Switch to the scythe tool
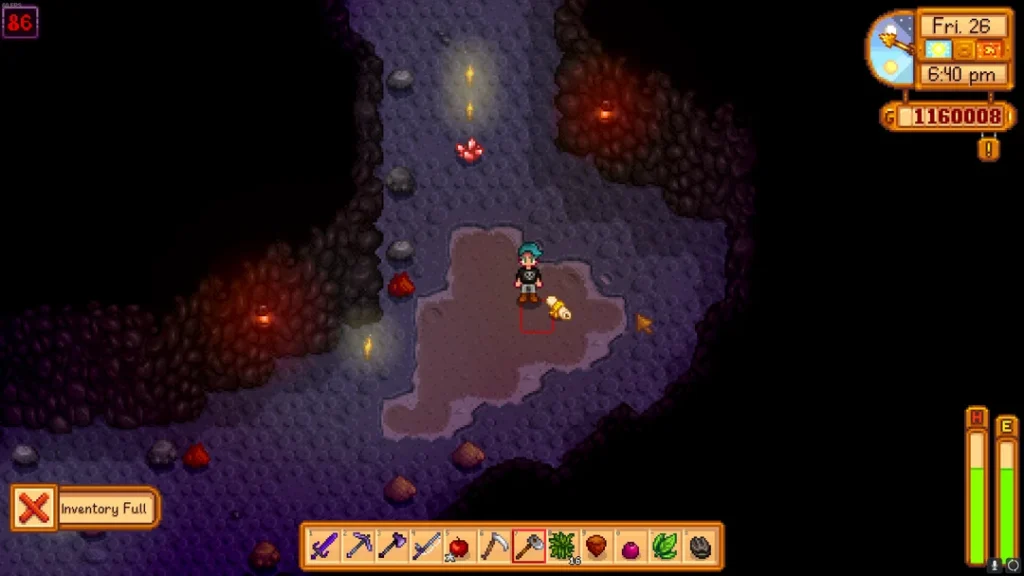 pyautogui.click(x=494, y=546)
